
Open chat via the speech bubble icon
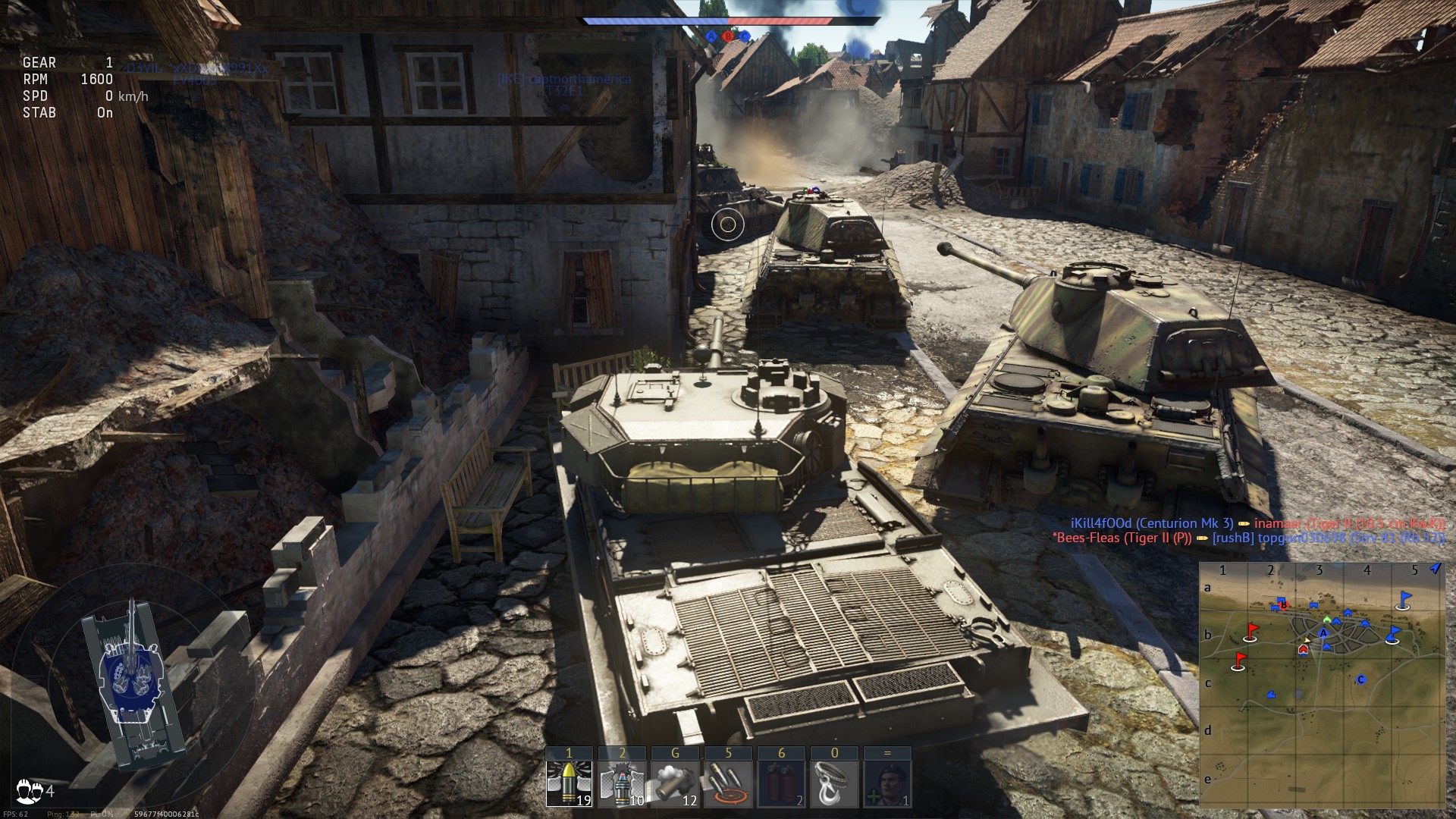click(25, 789)
